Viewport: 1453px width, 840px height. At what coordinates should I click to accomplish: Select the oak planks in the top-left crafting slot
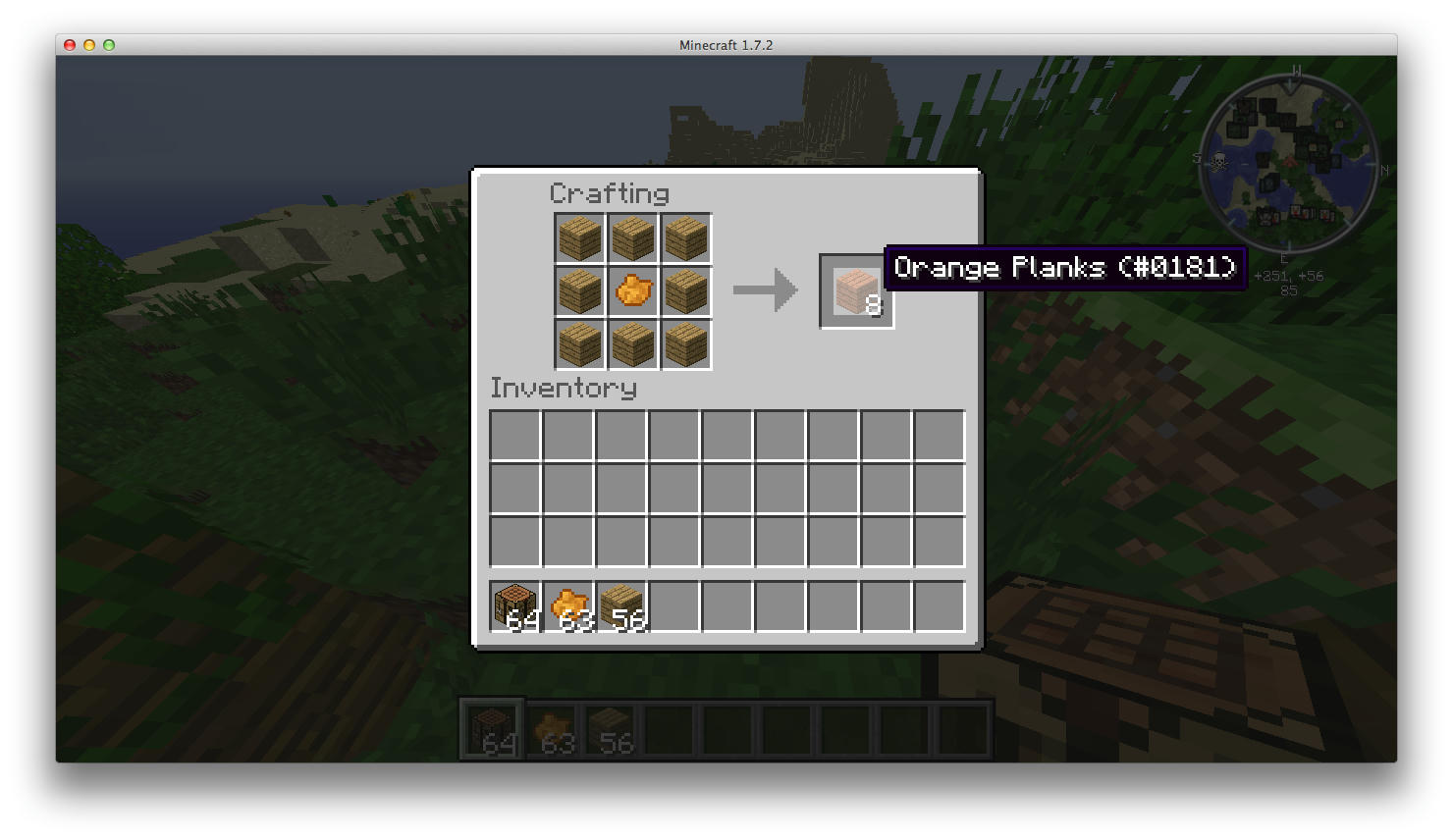578,236
